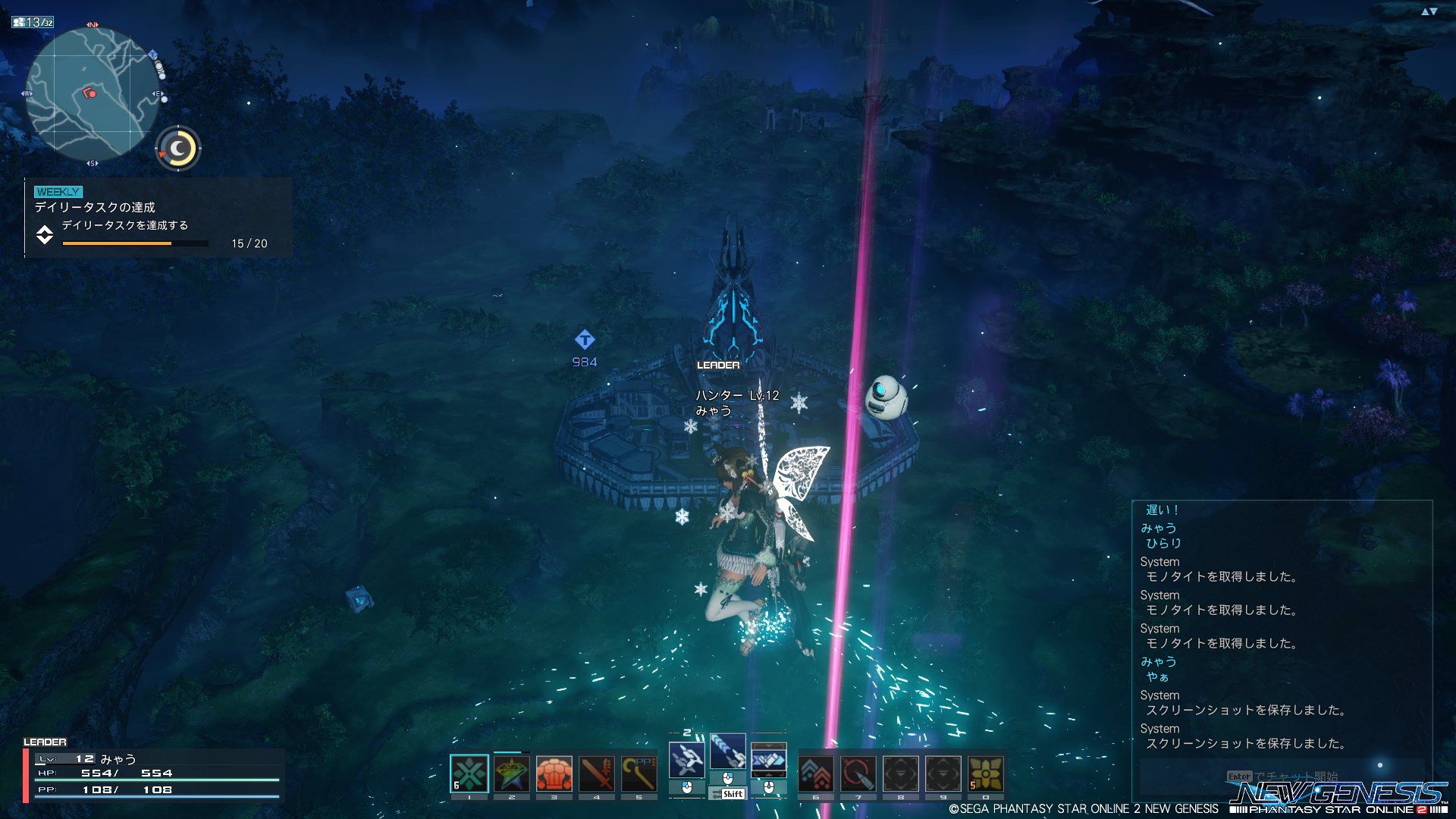Image resolution: width=1456 pixels, height=819 pixels.
Task: Select the orange sword boost slot
Action: point(597,774)
